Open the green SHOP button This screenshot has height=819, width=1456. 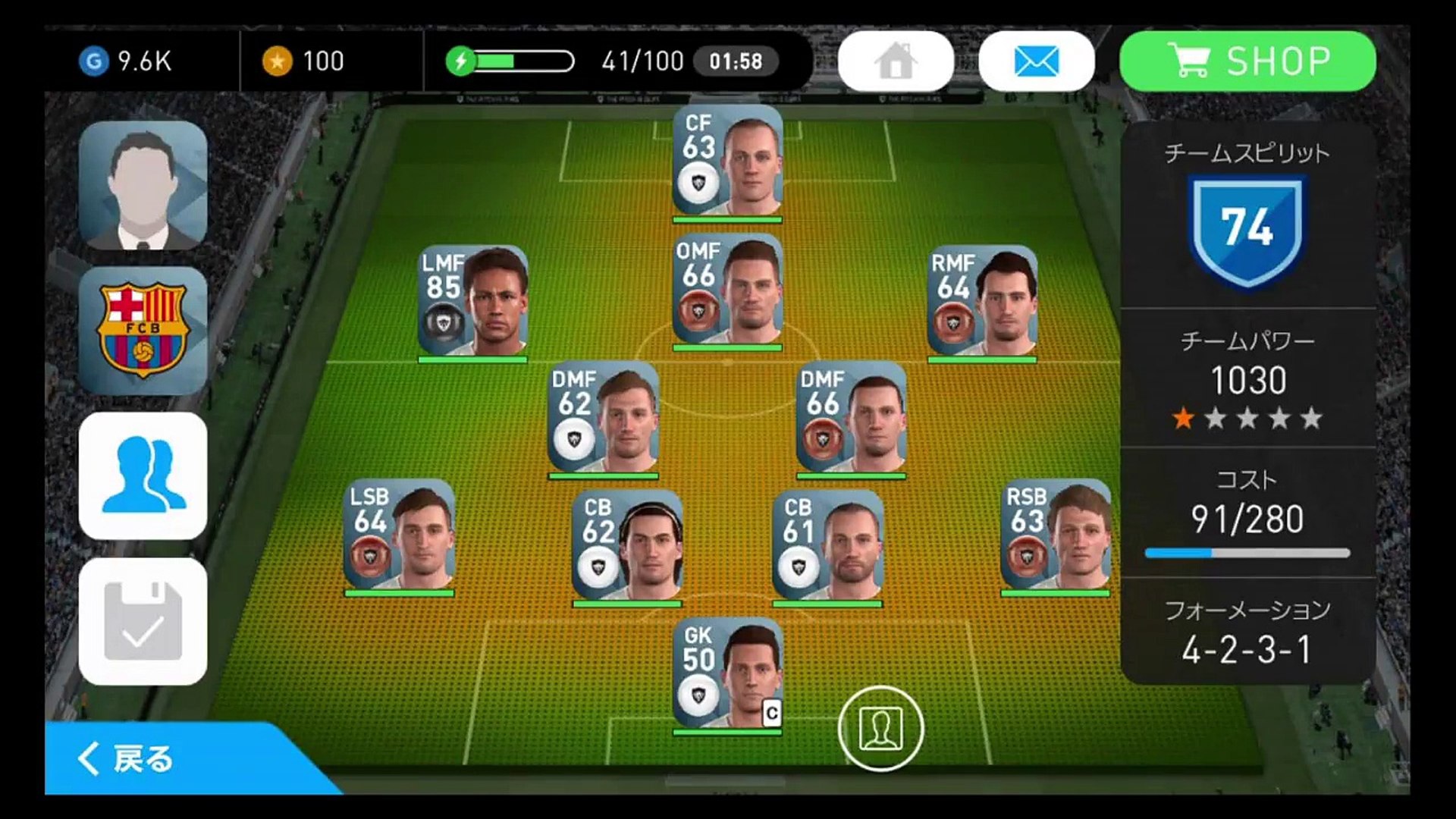(x=1247, y=61)
